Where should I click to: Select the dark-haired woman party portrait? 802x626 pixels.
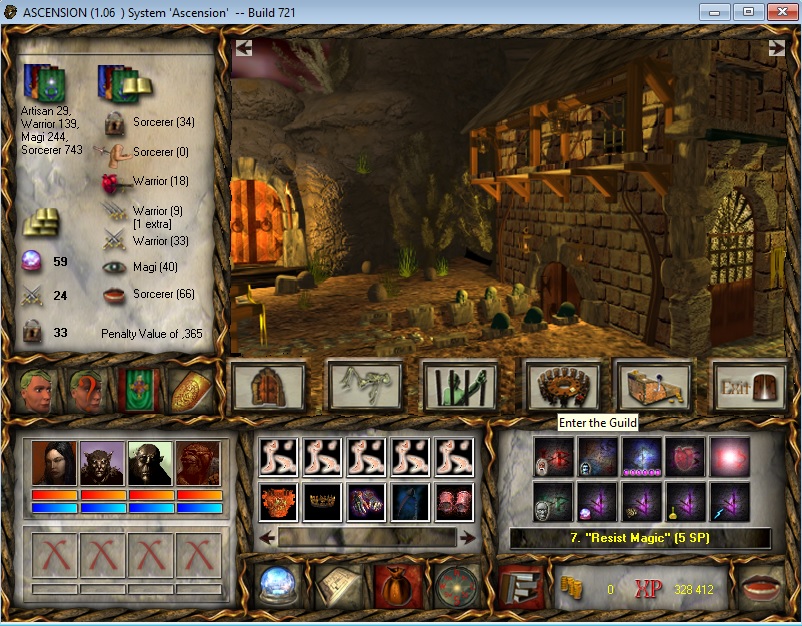tap(54, 463)
